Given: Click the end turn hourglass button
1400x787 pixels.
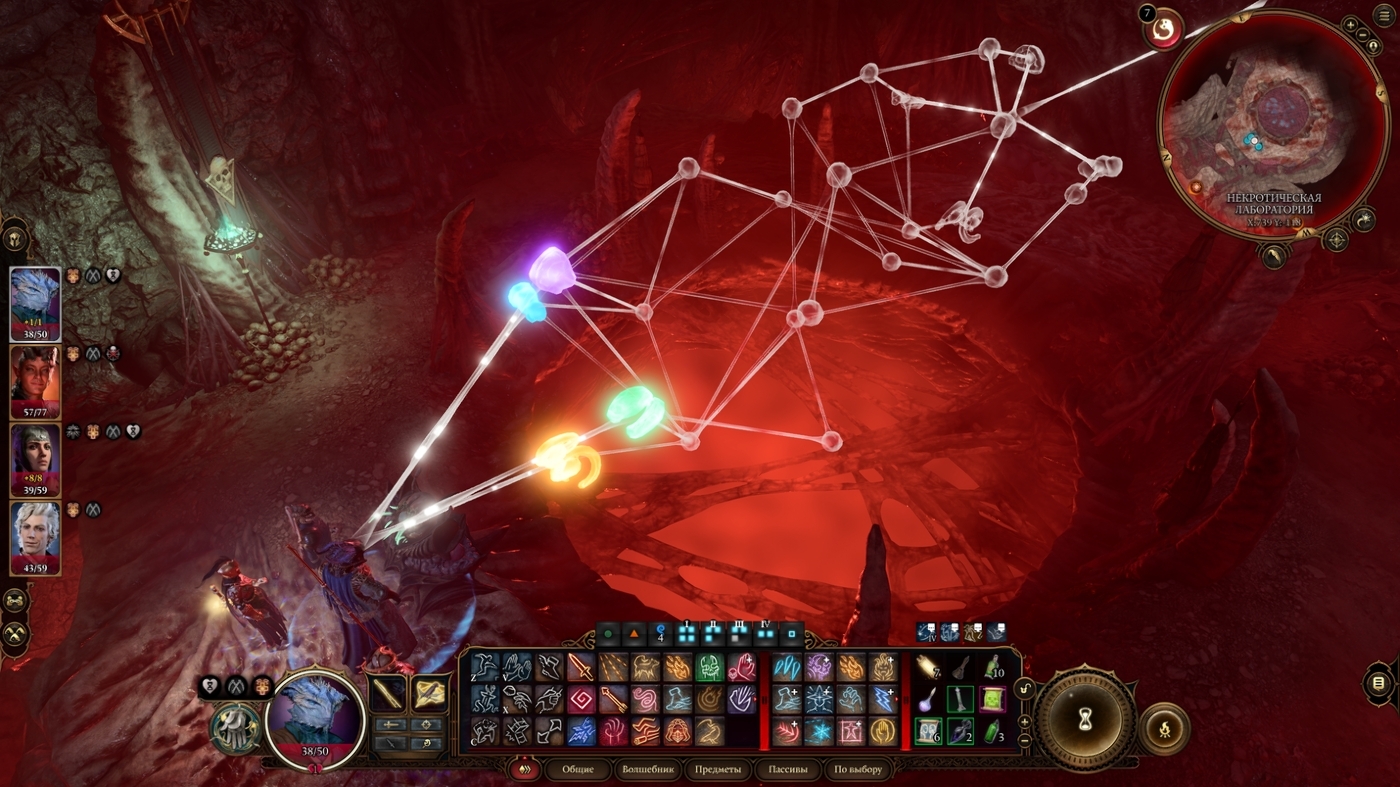Looking at the screenshot, I should tap(1085, 717).
